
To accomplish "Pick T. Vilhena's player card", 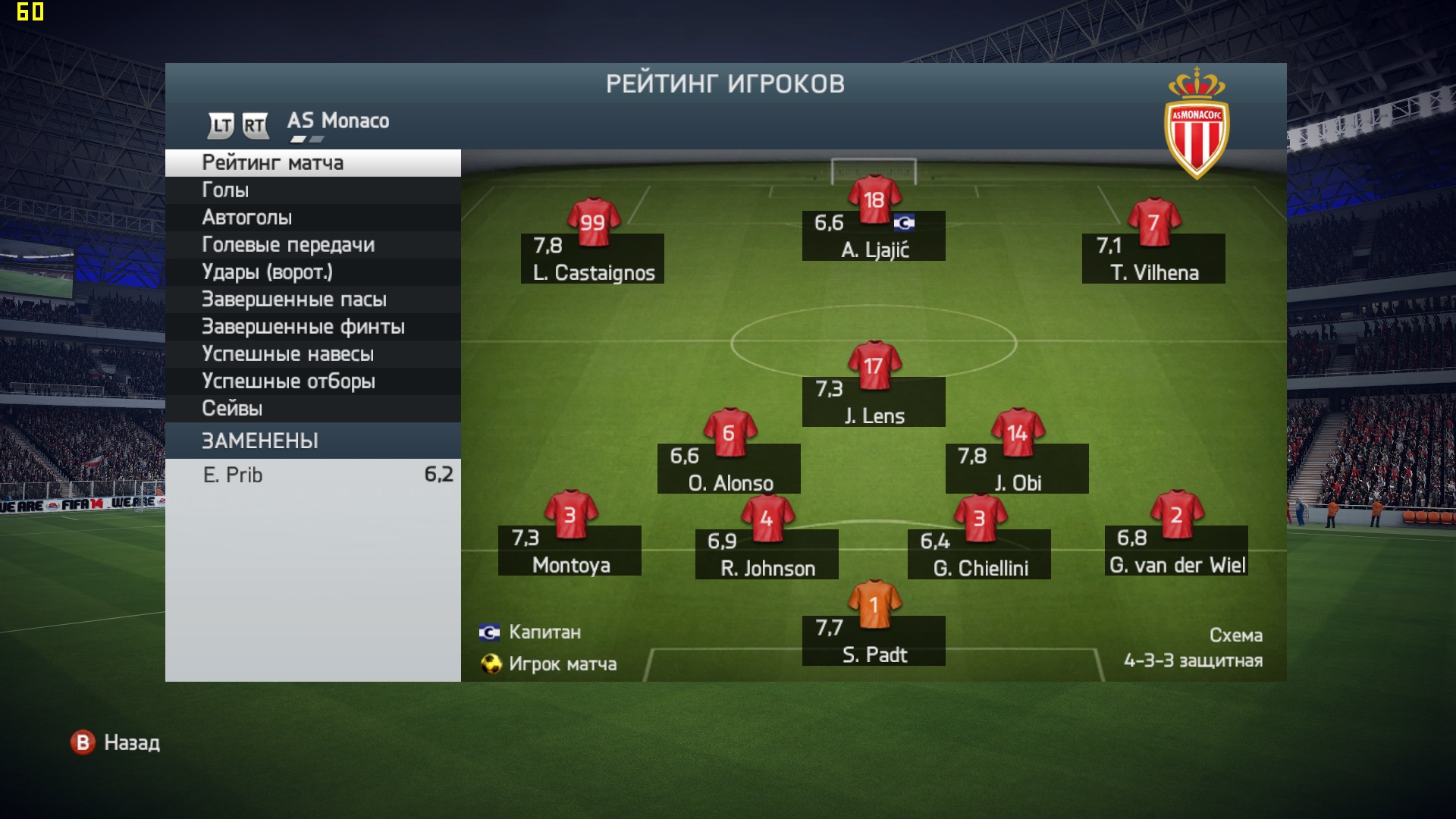I will (1153, 258).
